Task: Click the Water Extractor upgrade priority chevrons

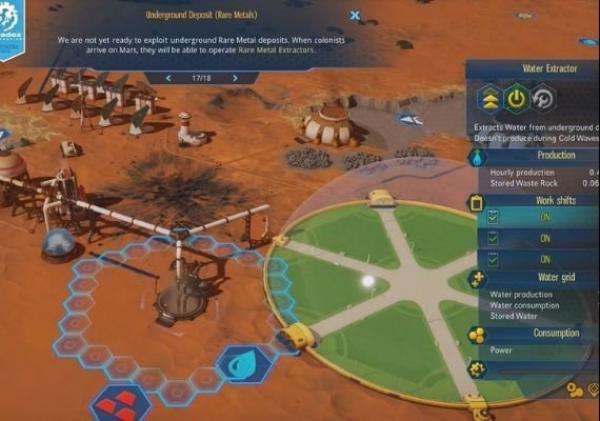Action: (x=487, y=99)
